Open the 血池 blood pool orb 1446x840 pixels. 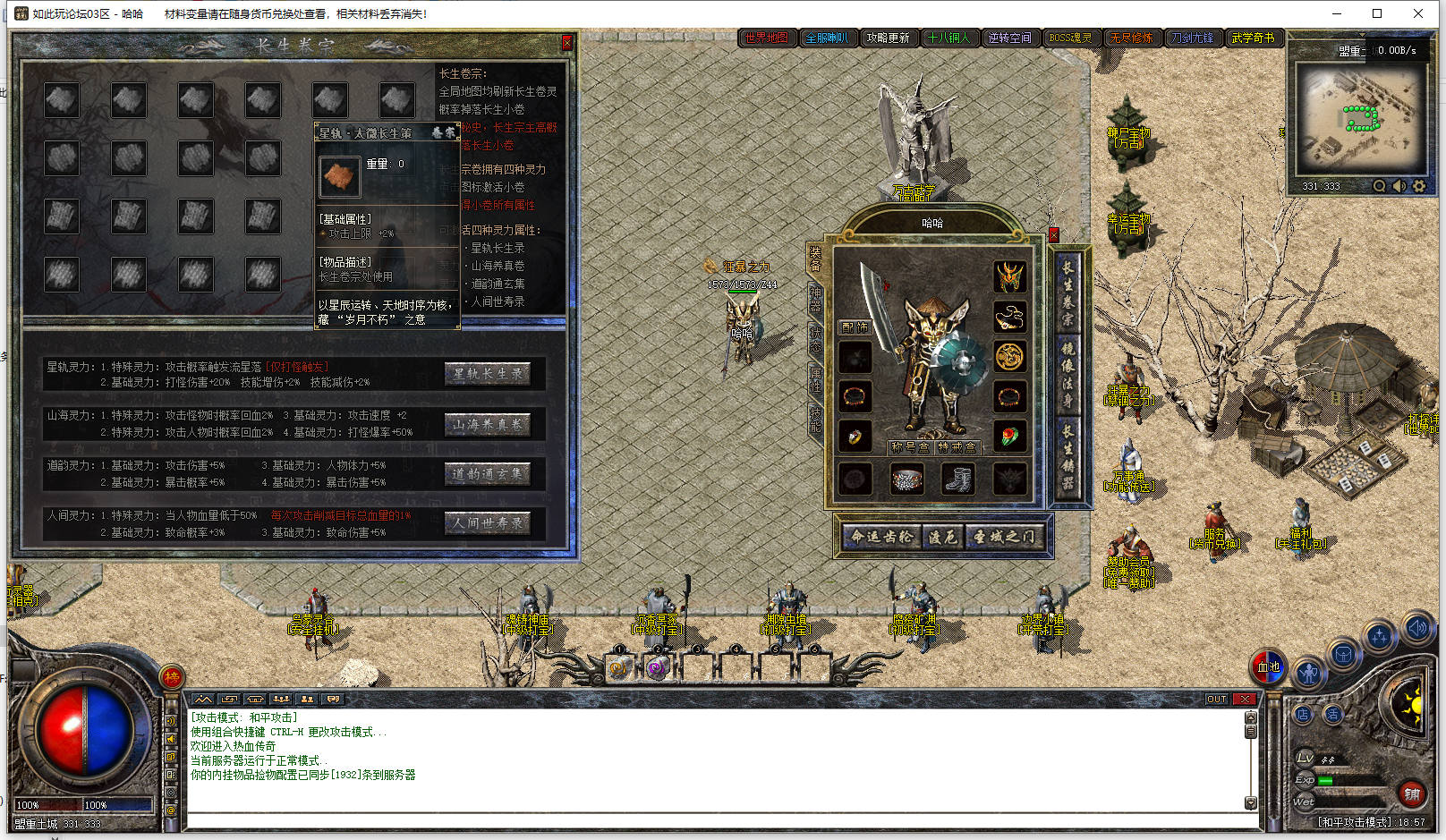pos(1268,666)
